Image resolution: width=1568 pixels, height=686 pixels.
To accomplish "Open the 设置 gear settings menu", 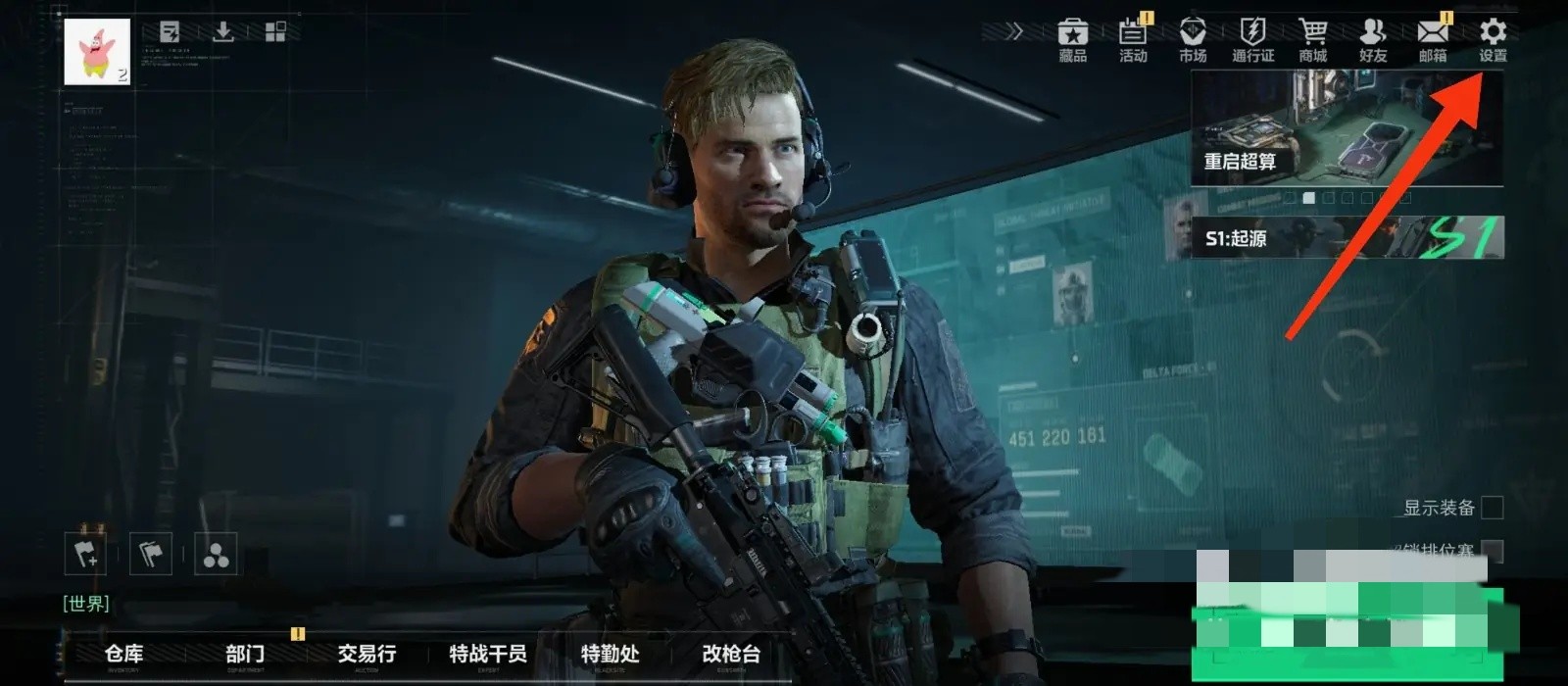I will click(1493, 40).
